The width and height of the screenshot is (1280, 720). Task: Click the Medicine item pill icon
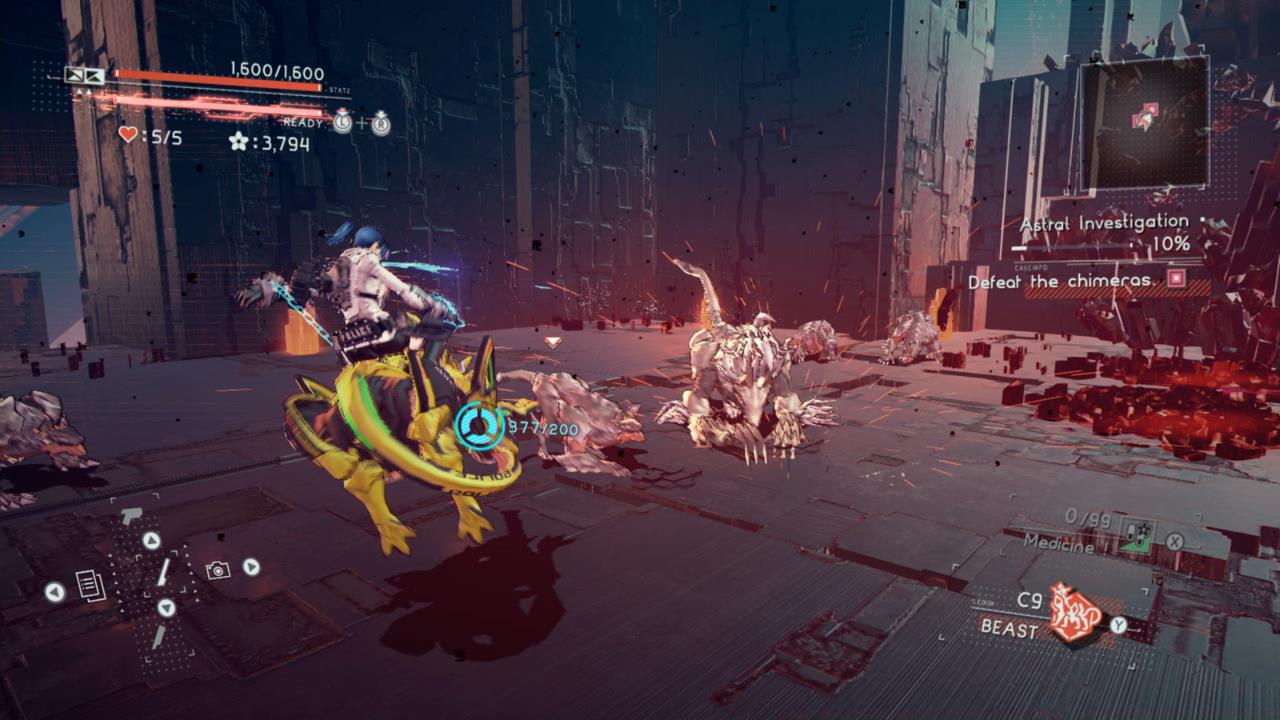click(x=1137, y=535)
